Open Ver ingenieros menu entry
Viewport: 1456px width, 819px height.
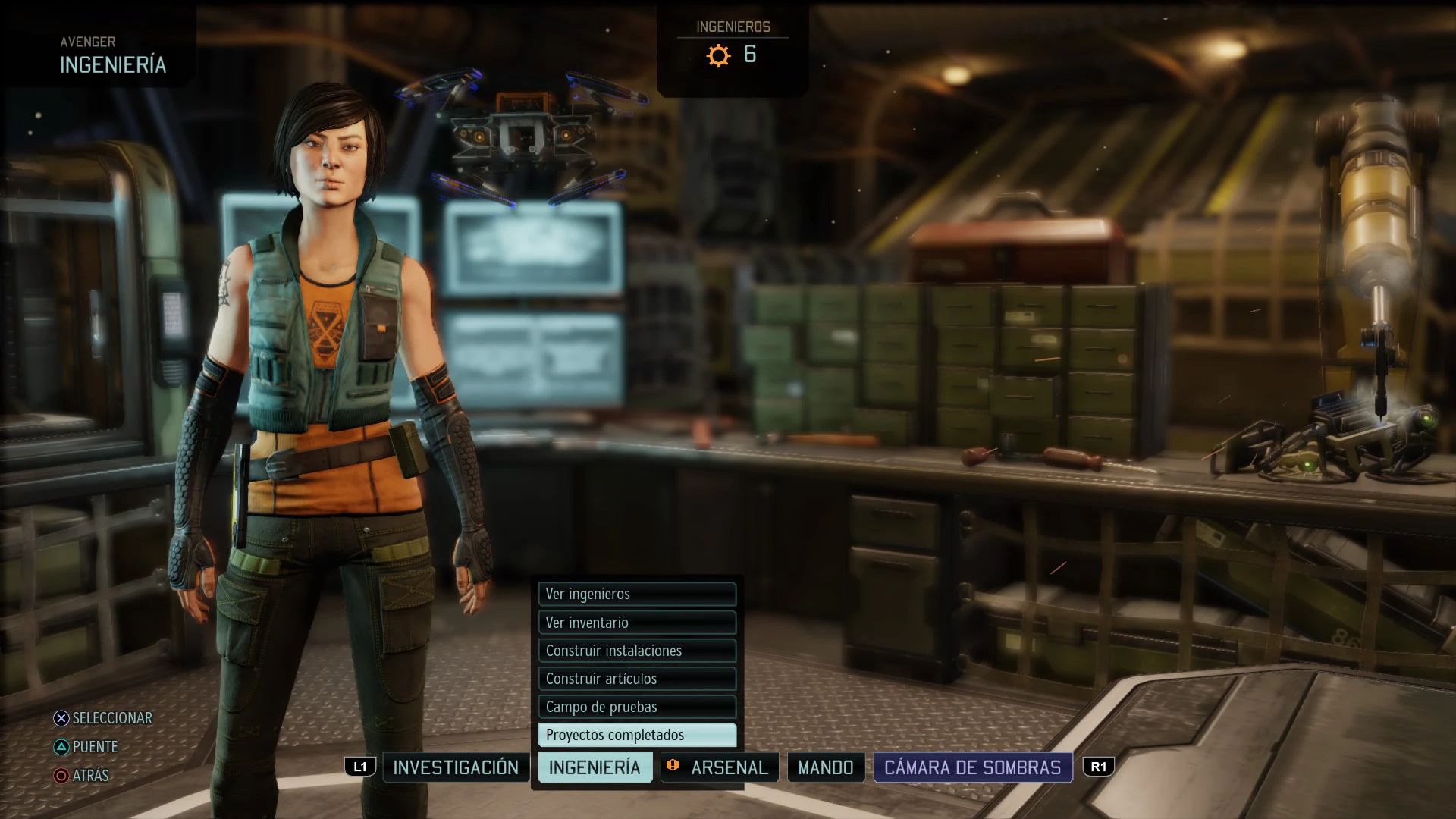point(637,594)
